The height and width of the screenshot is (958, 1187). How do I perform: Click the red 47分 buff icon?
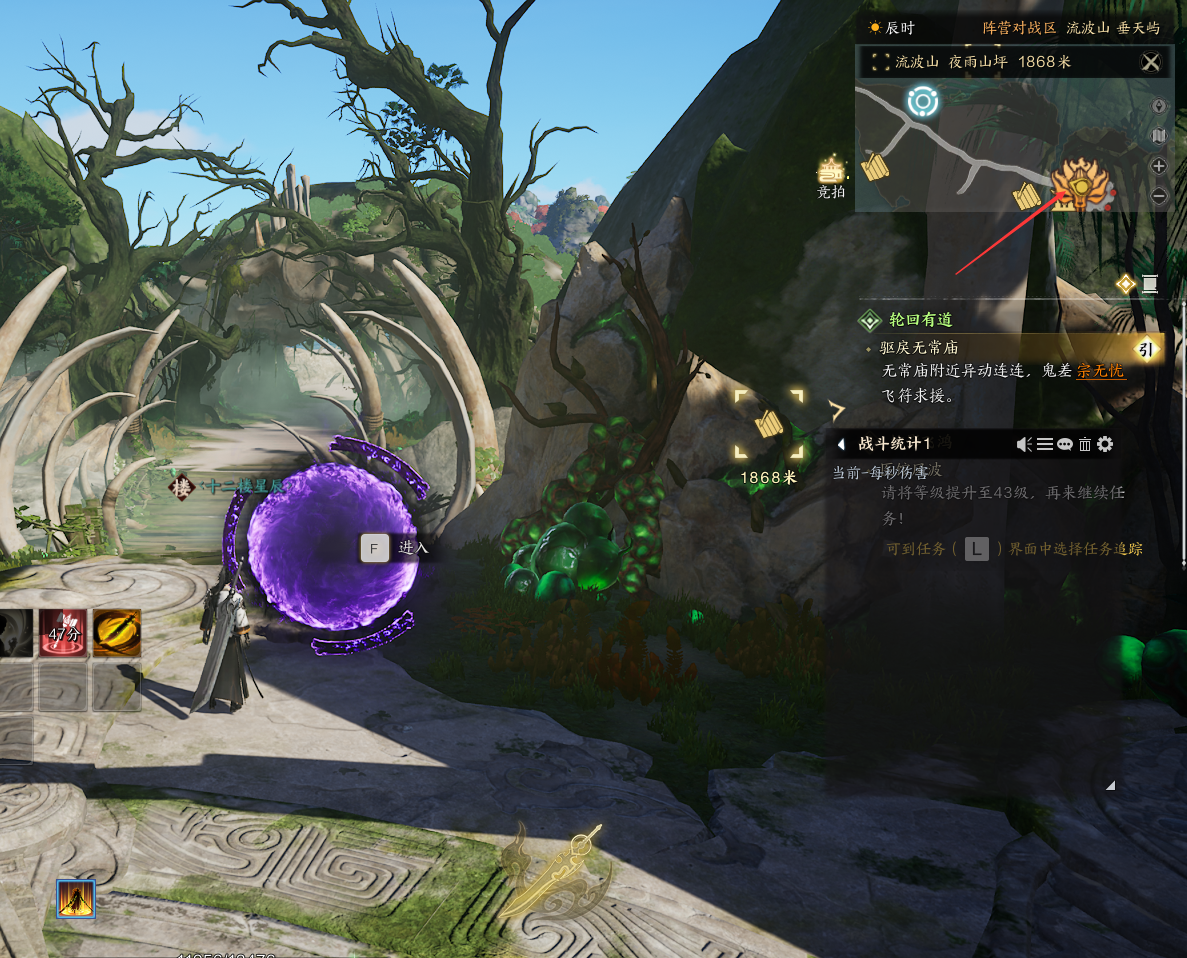(63, 632)
